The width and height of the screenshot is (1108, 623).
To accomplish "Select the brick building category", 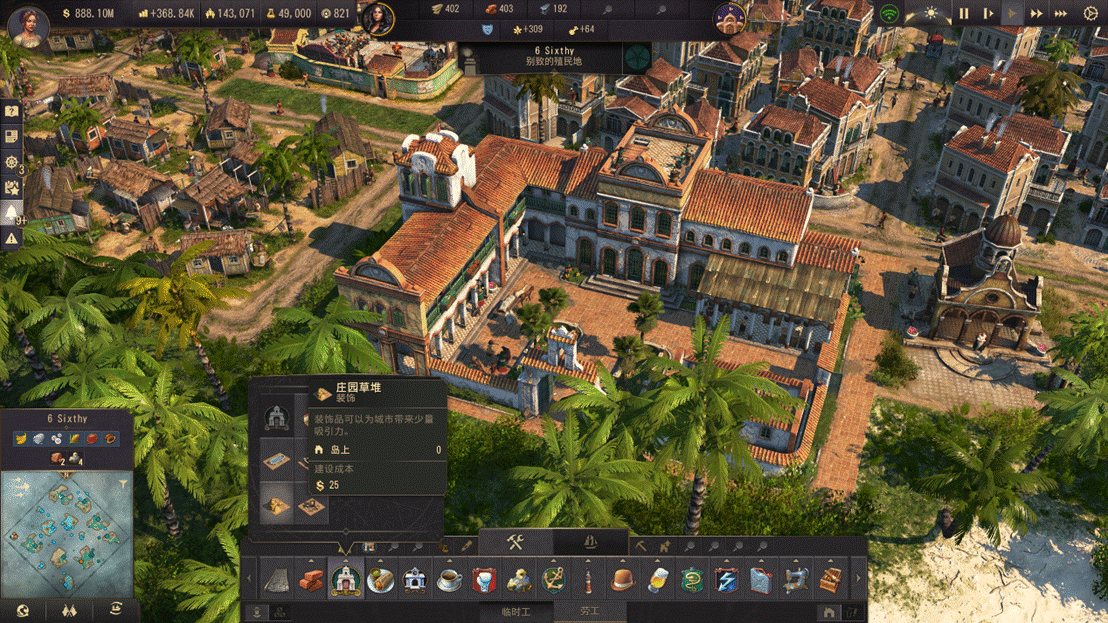I will click(x=312, y=579).
